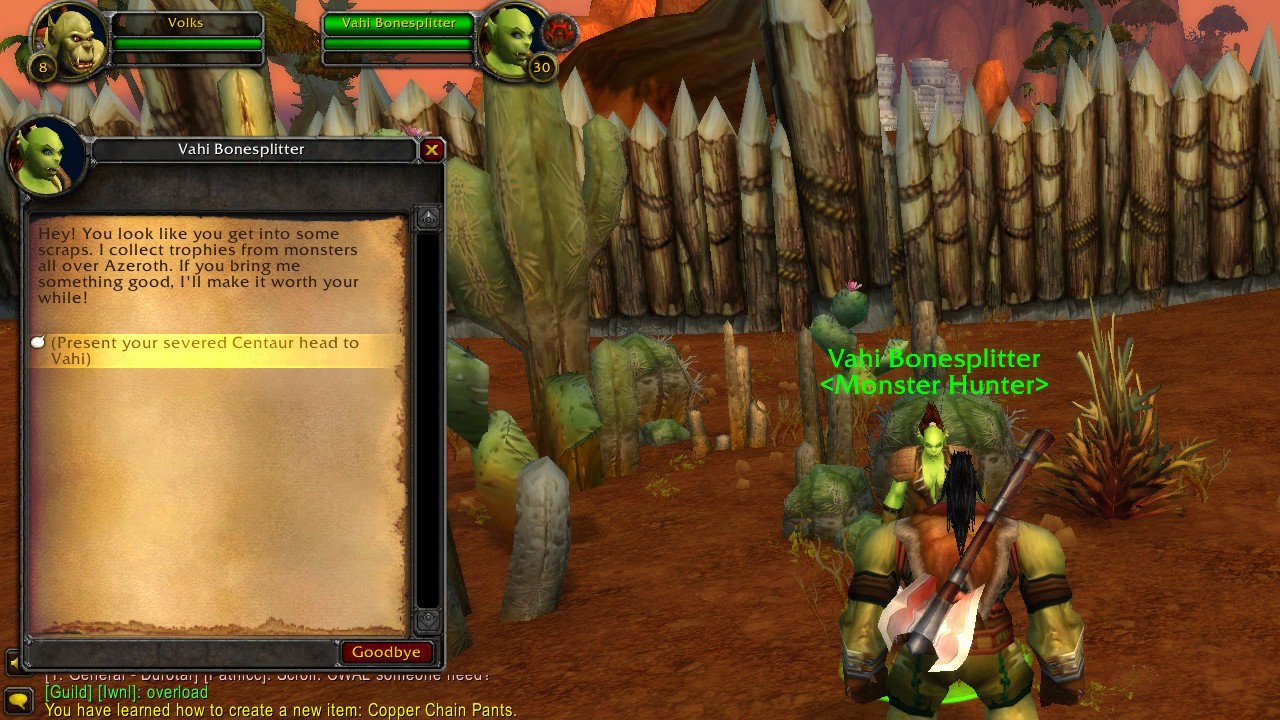Click Vahi Bonesplitter's floating name in the world

(934, 357)
